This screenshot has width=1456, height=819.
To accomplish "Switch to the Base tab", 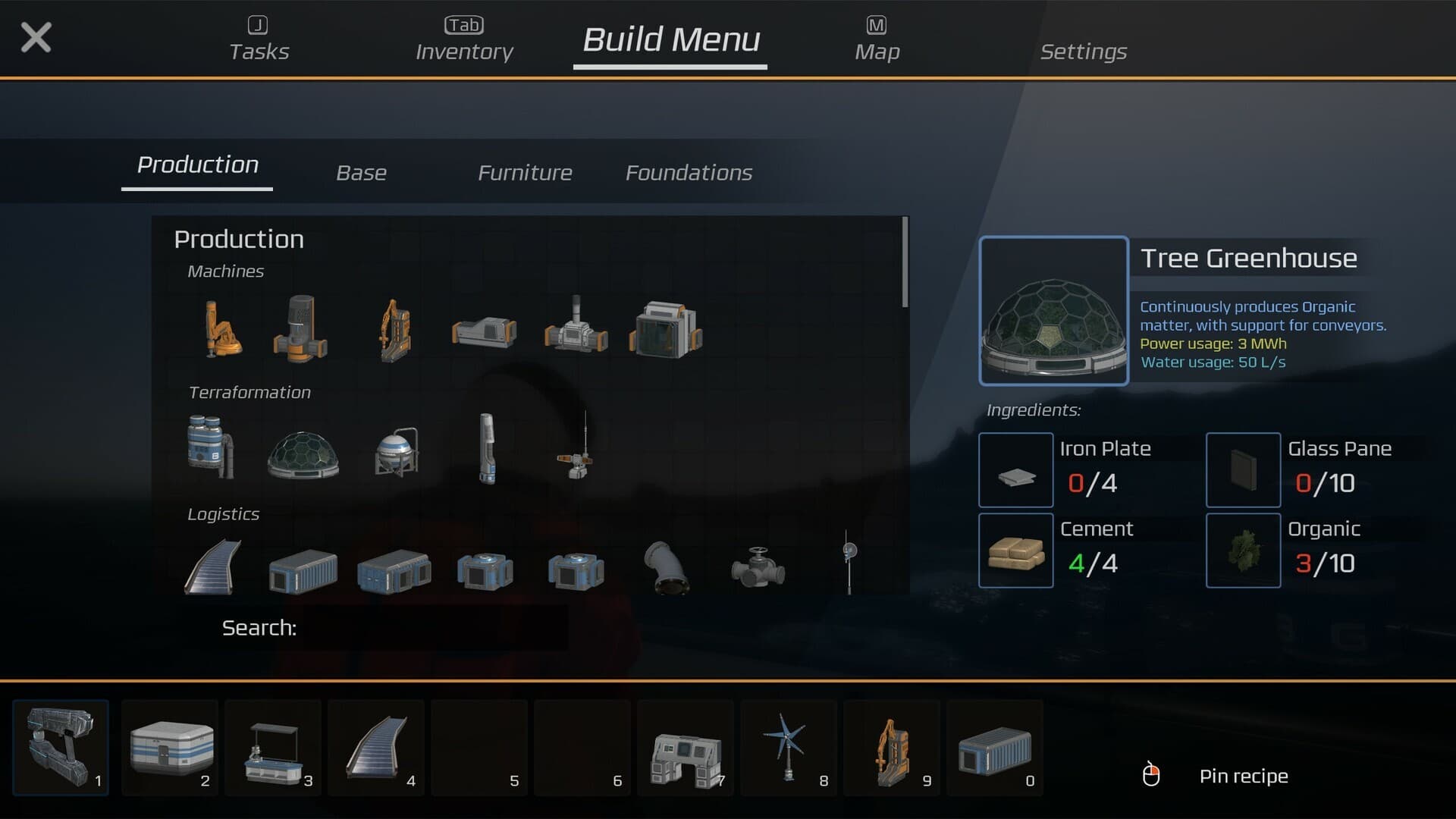I will (362, 172).
